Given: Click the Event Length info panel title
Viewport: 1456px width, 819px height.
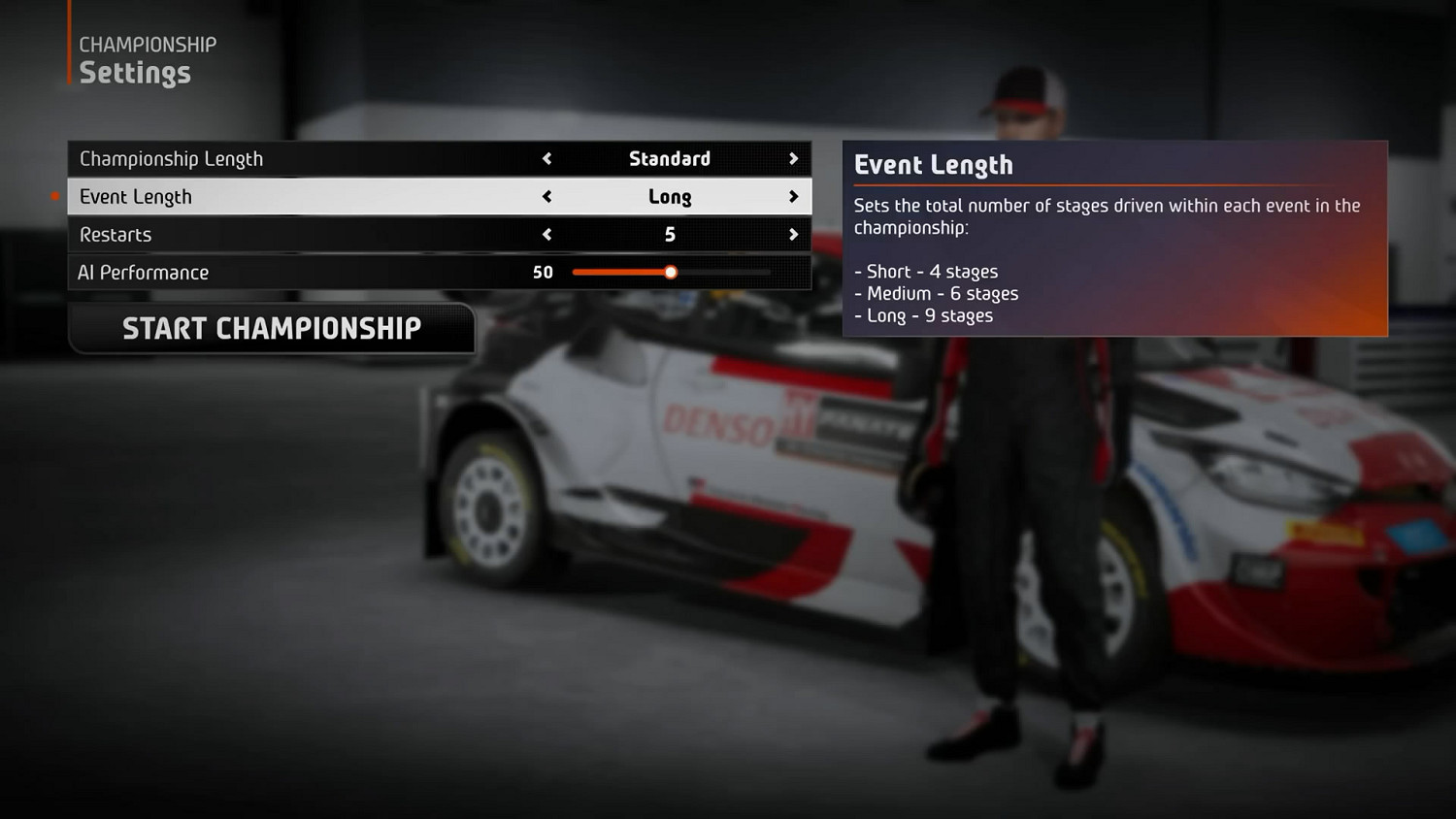Looking at the screenshot, I should click(935, 165).
